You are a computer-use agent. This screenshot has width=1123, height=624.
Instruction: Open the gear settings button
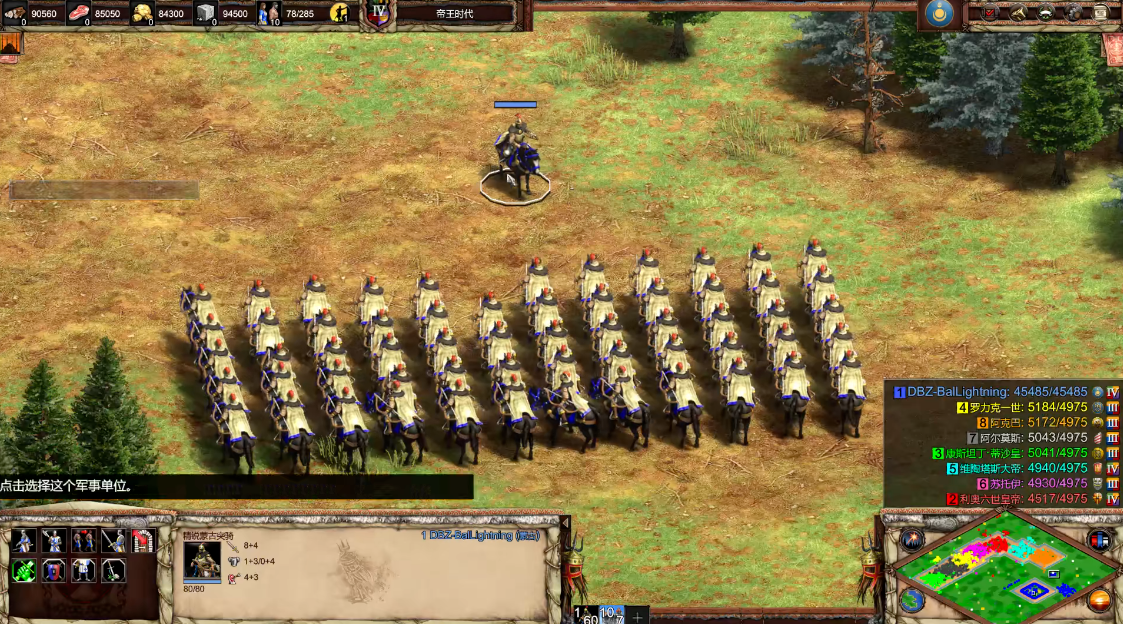1073,12
